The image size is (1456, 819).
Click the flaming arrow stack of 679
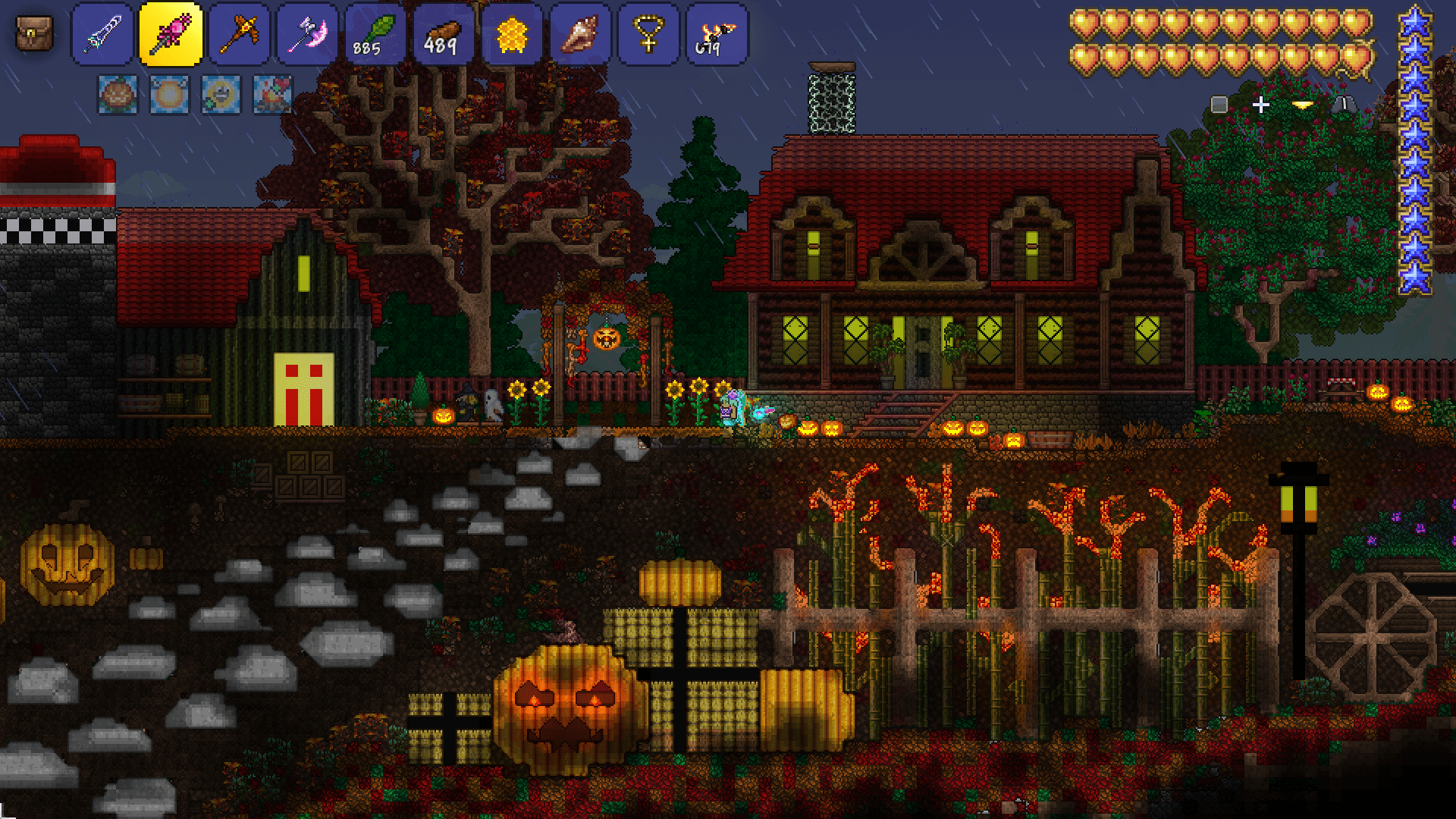click(x=715, y=33)
